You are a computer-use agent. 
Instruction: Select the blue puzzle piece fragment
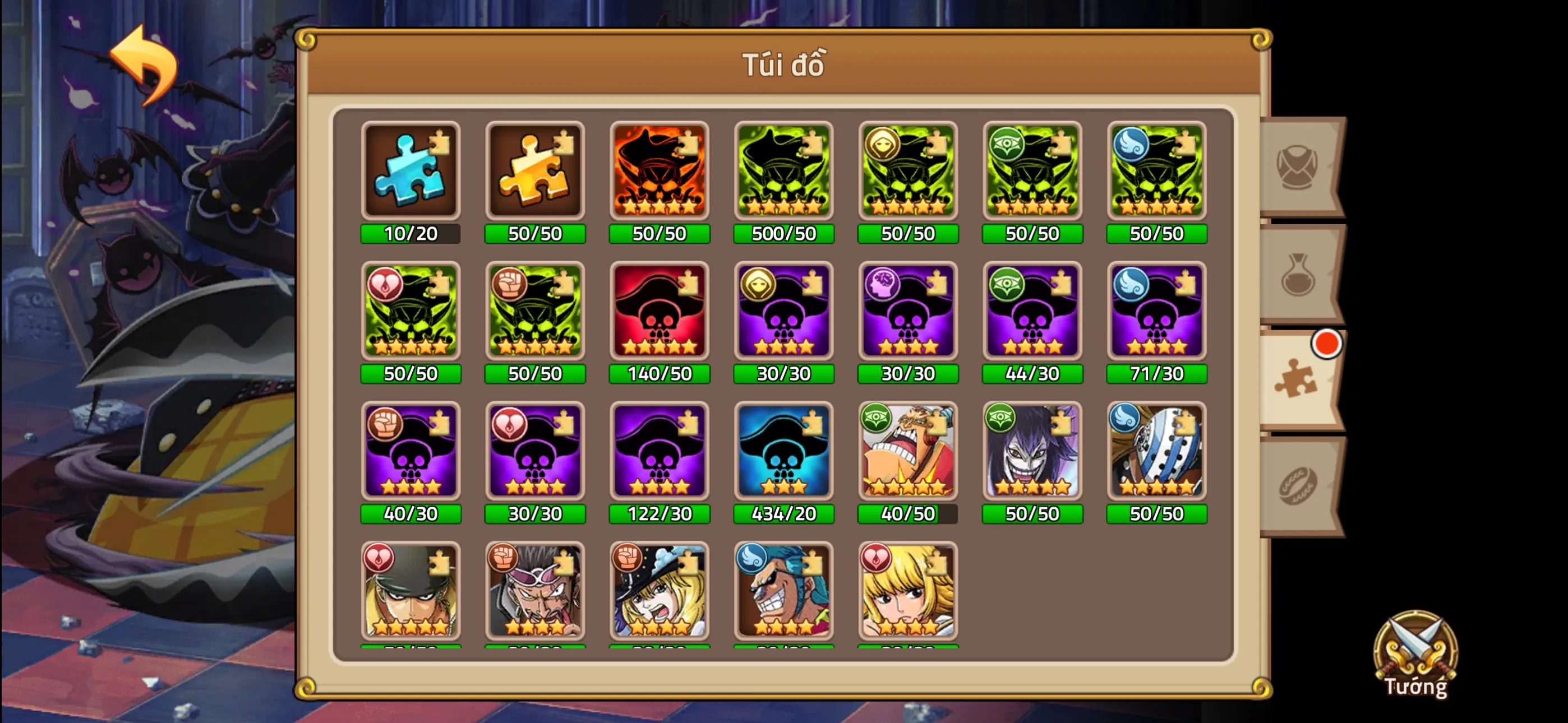pyautogui.click(x=411, y=171)
